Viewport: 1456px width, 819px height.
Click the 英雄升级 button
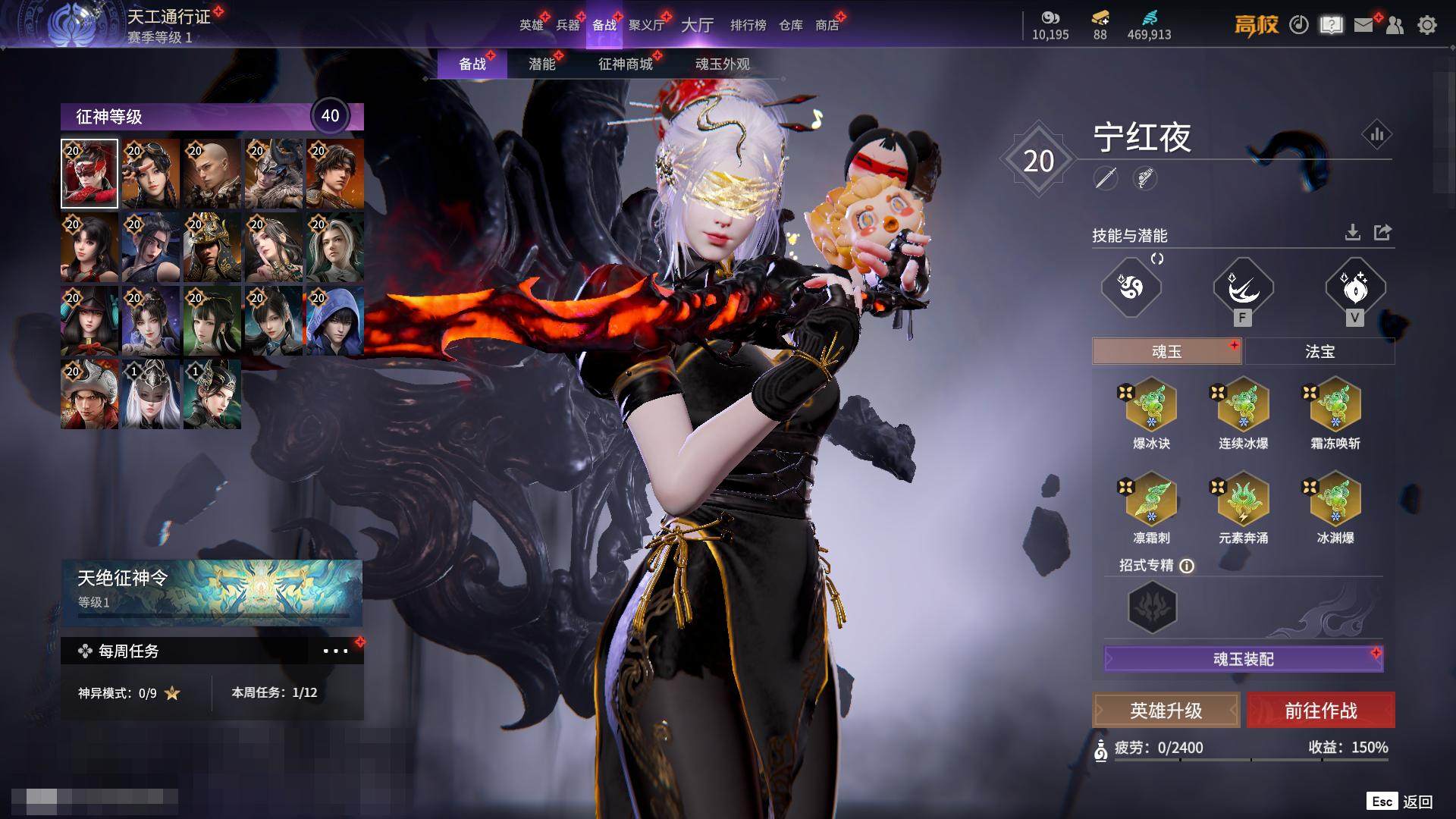(x=1166, y=711)
